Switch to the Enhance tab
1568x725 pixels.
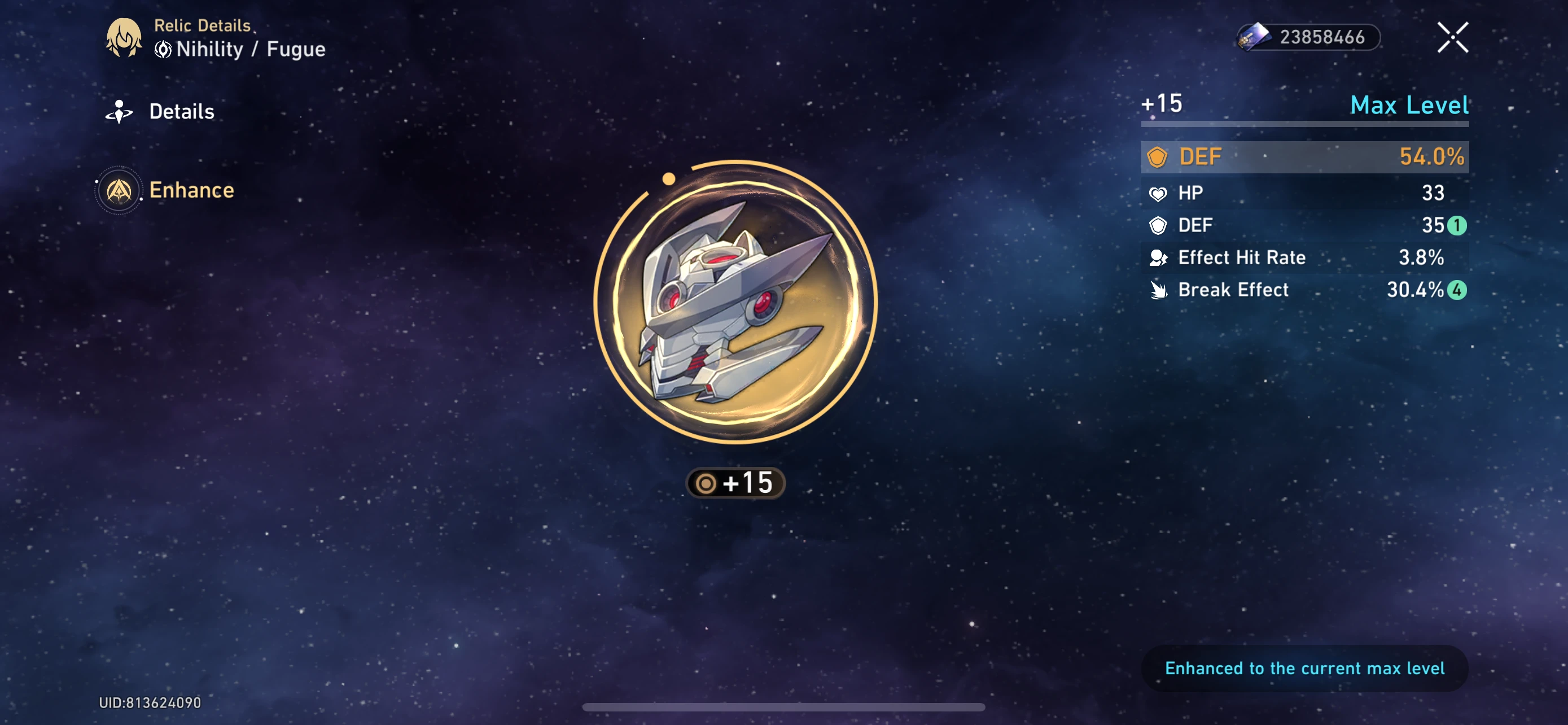(191, 190)
